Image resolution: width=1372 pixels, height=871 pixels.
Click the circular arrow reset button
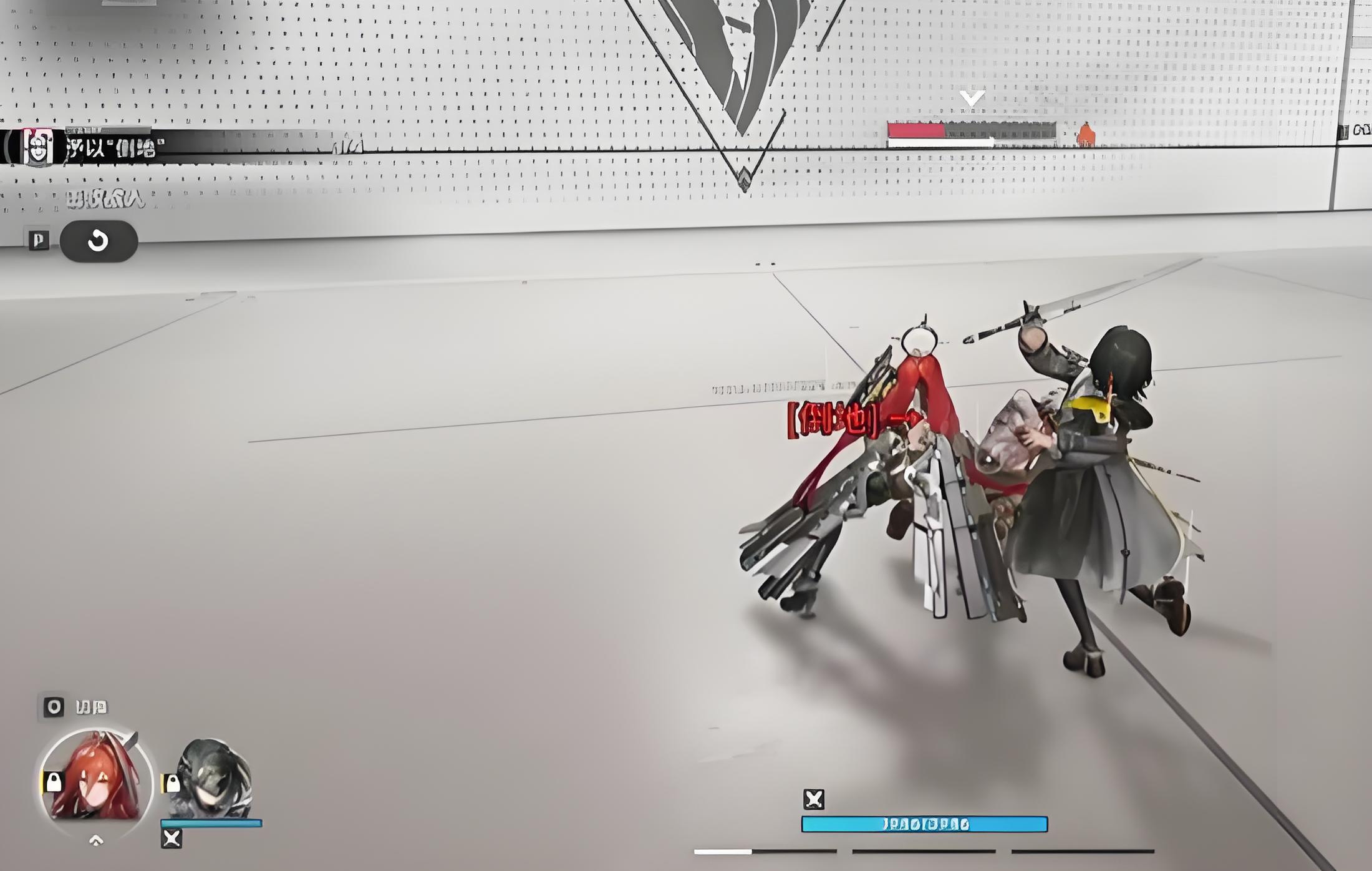coord(99,241)
